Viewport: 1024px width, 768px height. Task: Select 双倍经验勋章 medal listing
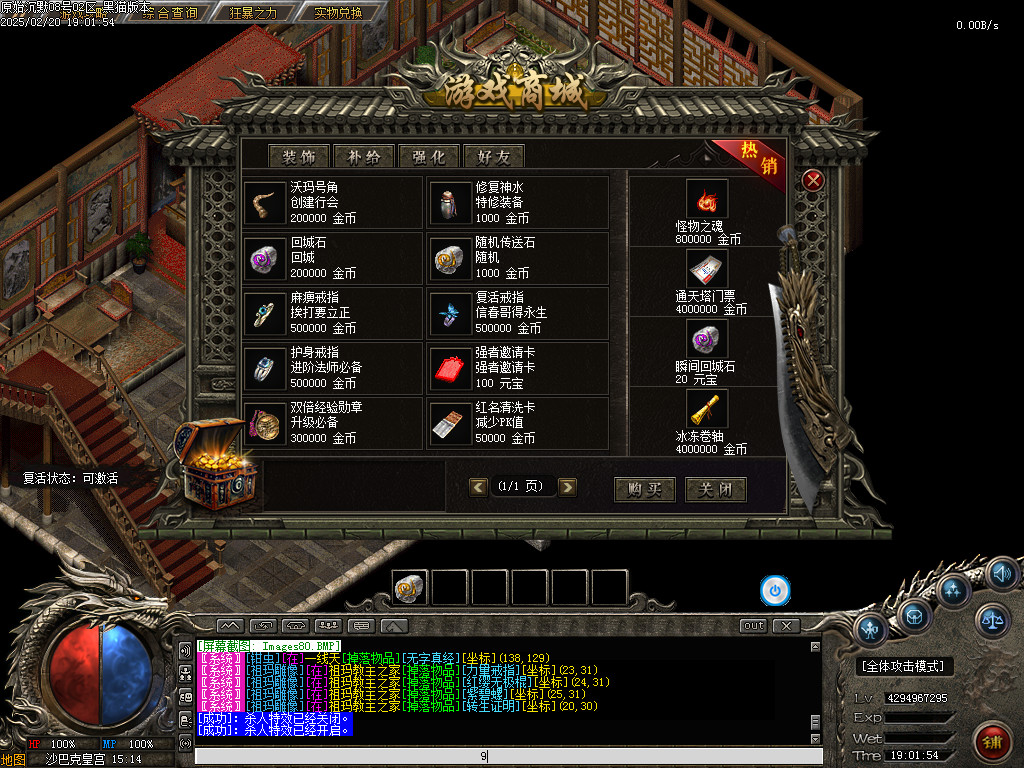click(x=332, y=423)
